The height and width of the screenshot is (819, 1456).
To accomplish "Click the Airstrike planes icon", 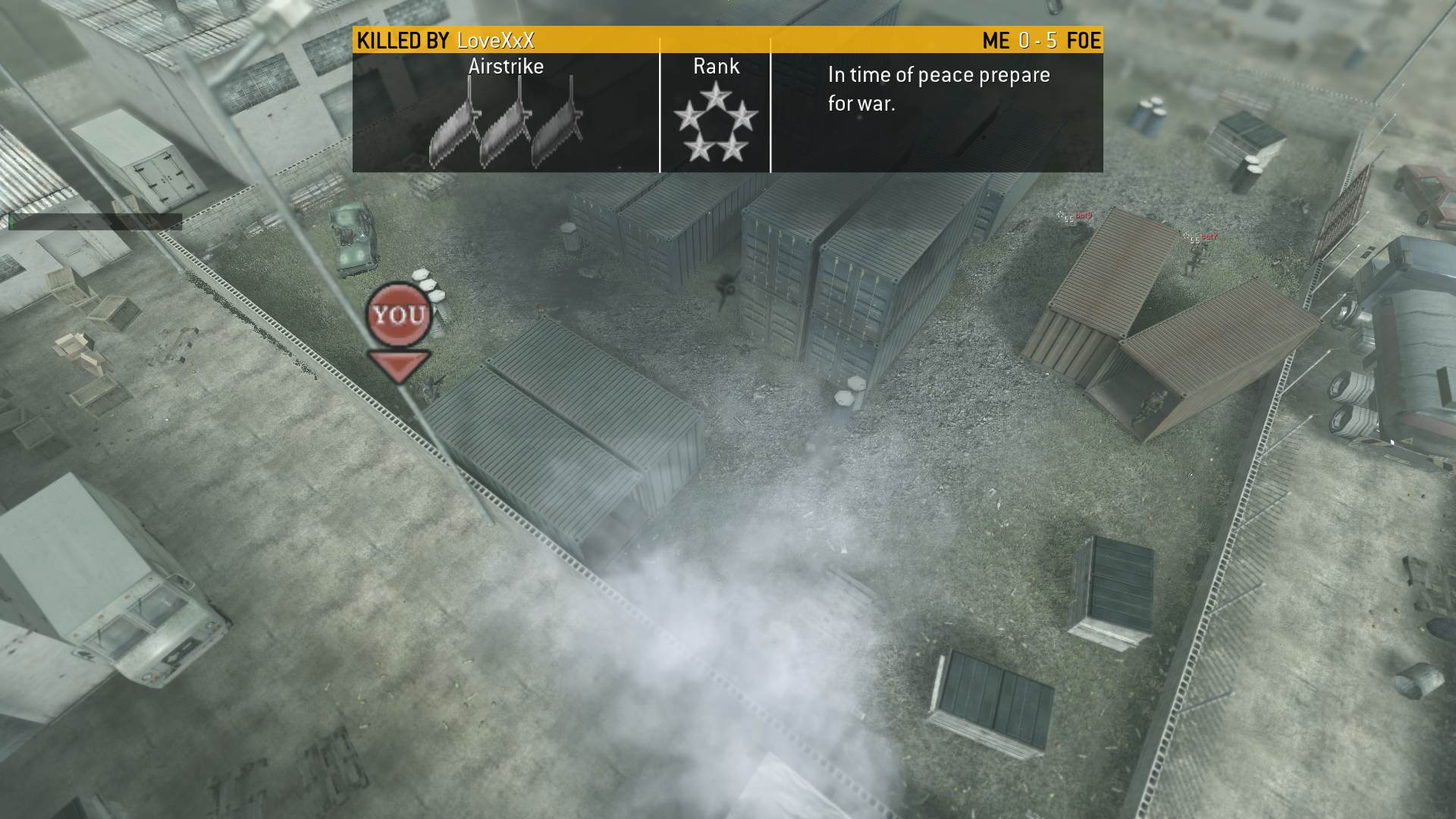I will click(505, 125).
